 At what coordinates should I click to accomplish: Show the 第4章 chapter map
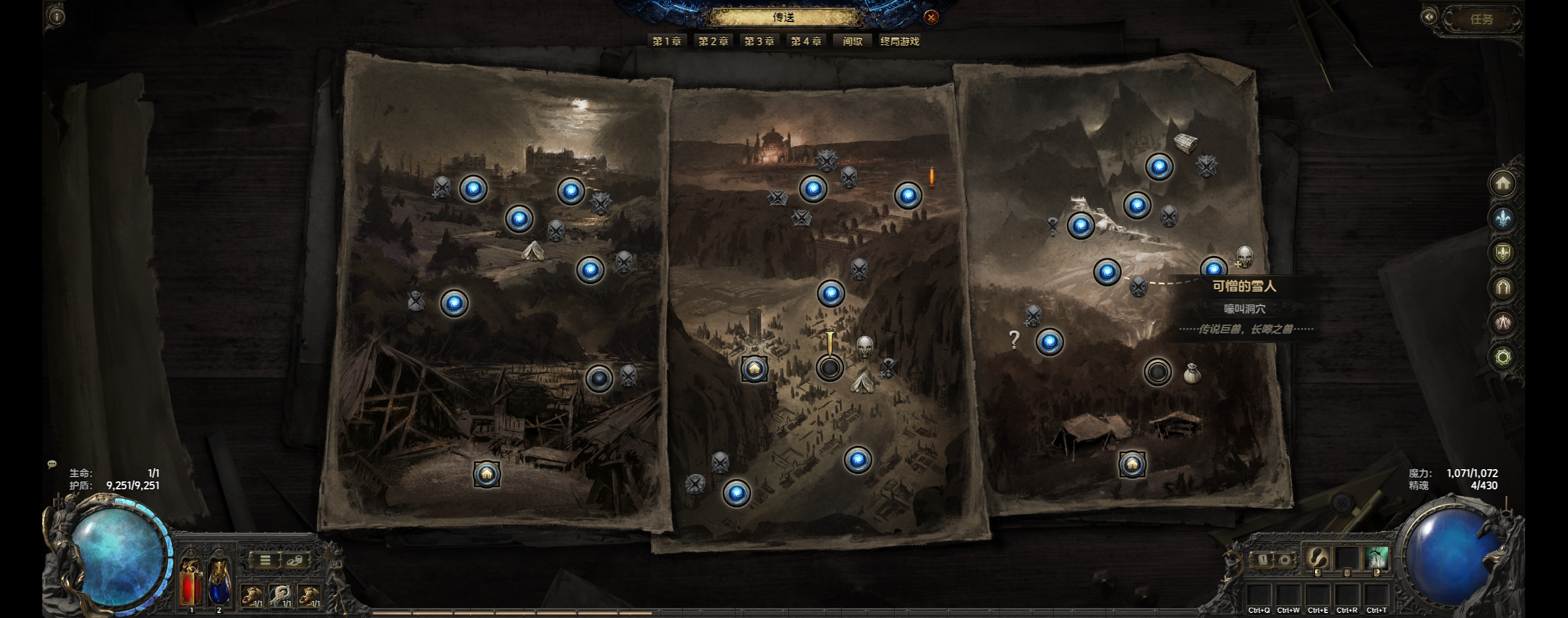point(805,41)
